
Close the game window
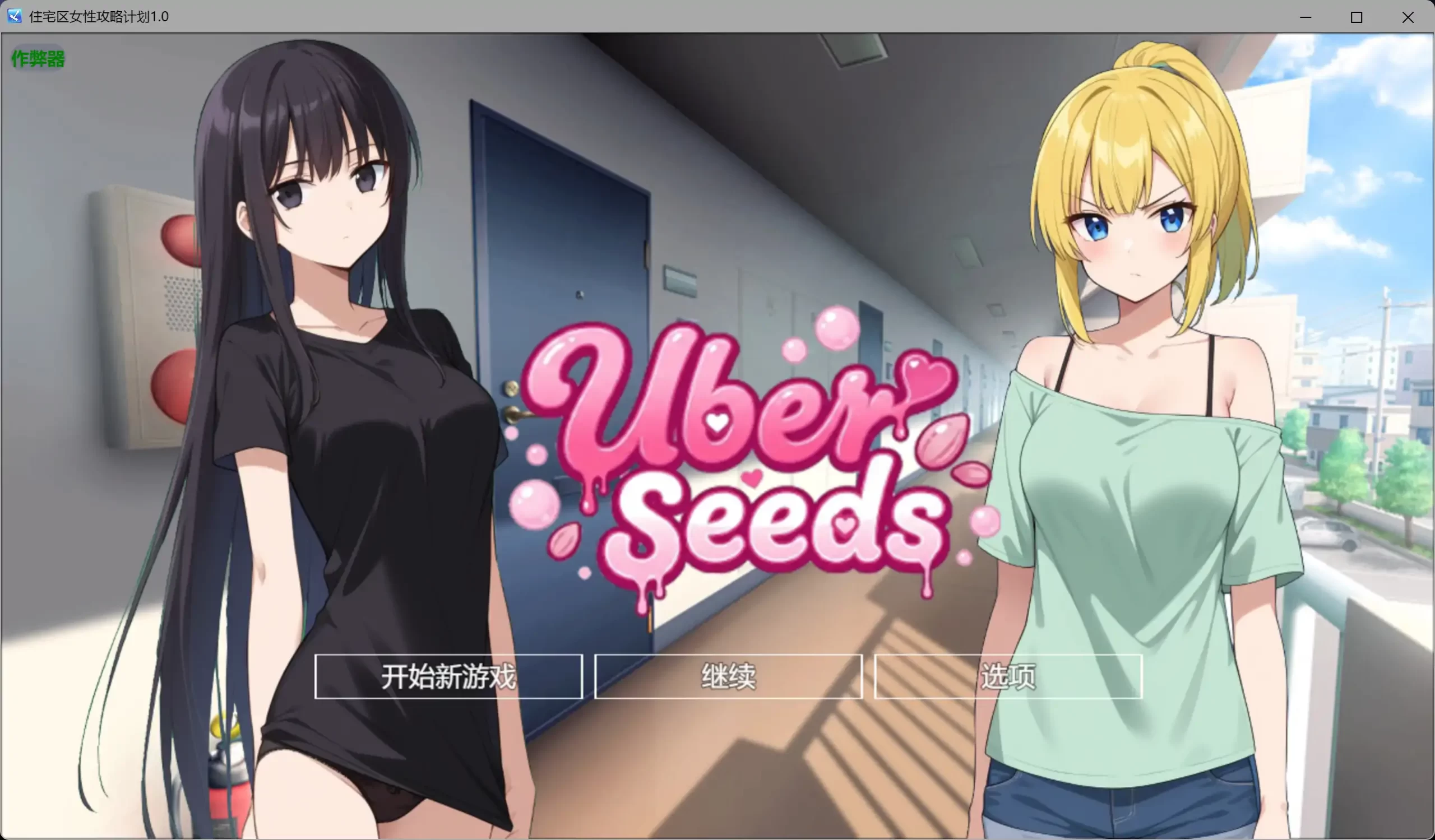click(1408, 17)
